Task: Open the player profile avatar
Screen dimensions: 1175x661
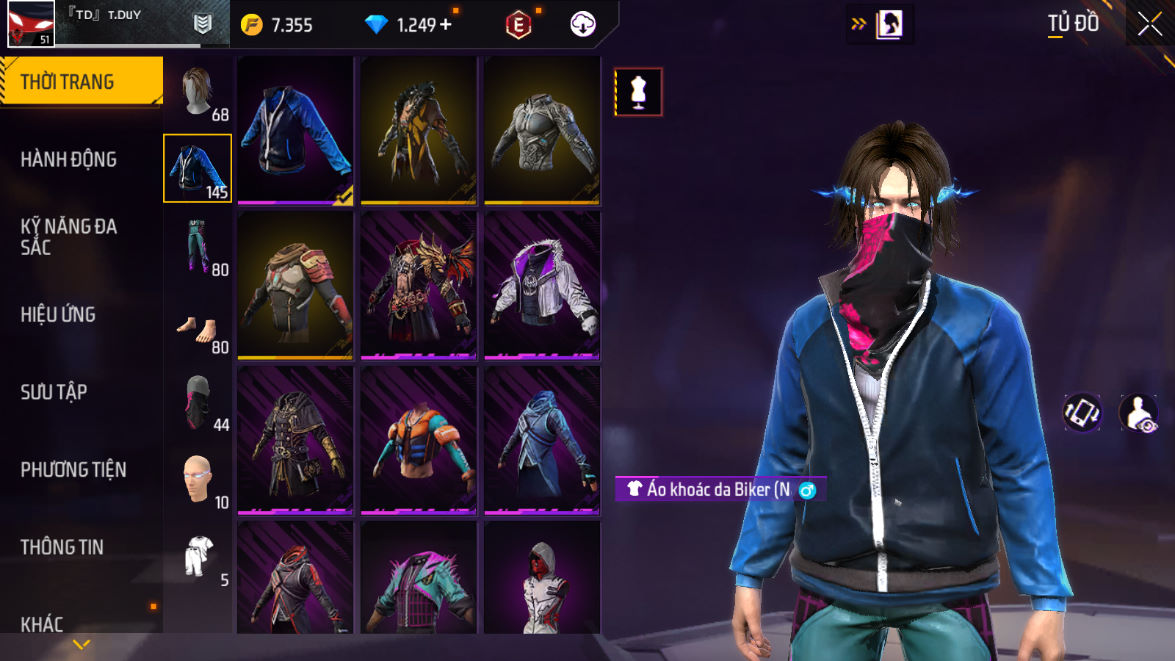Action: click(x=30, y=24)
